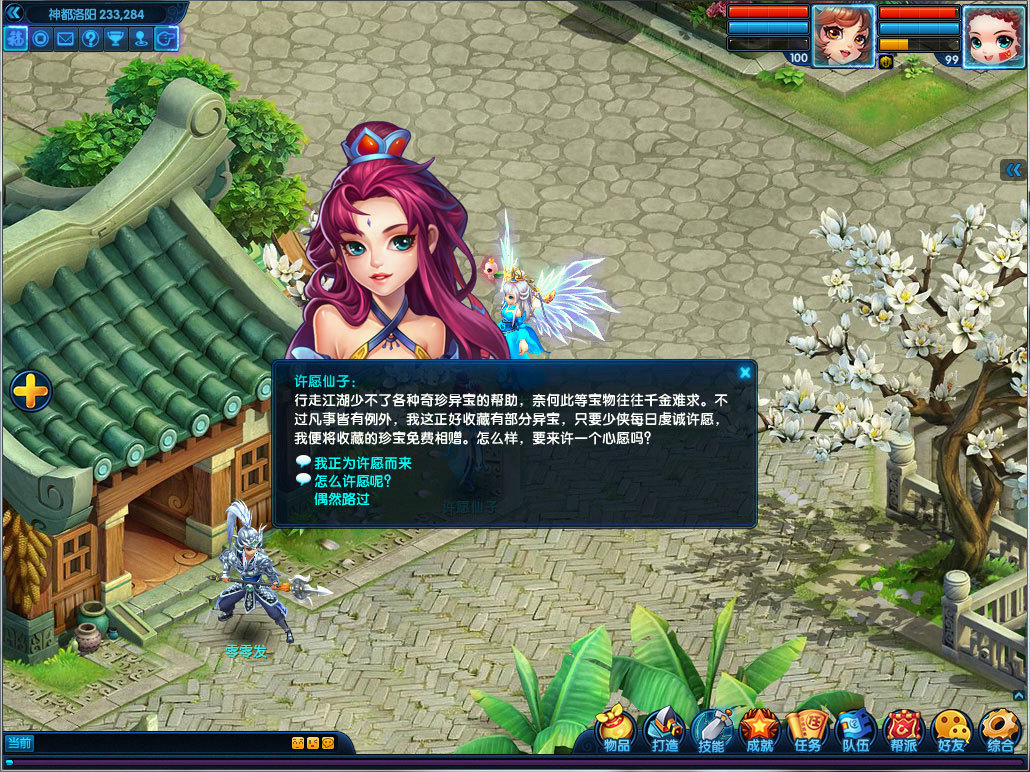Show the 好友 friends list

coord(951,732)
